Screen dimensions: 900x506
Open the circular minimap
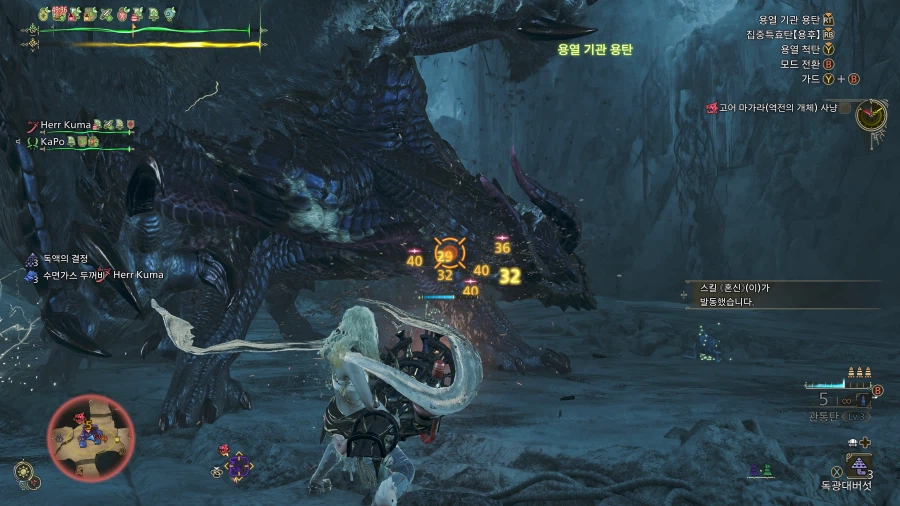click(90, 437)
